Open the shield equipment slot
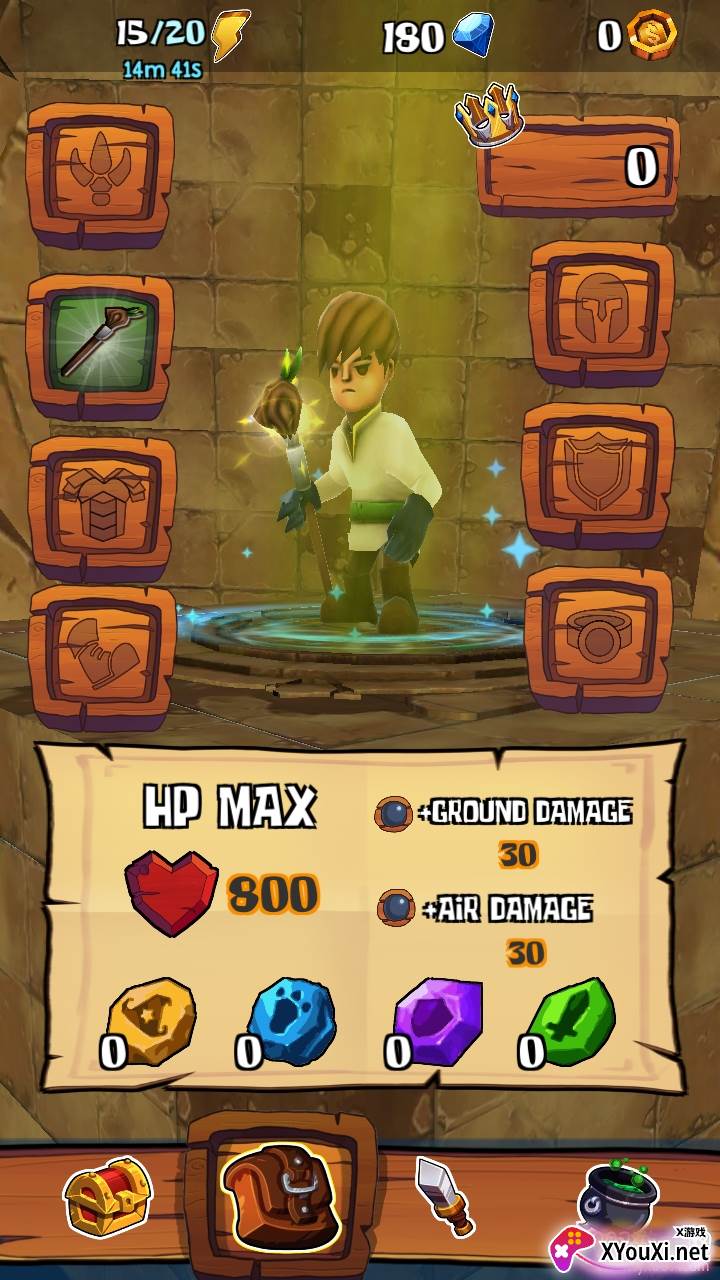Viewport: 720px width, 1280px height. point(598,472)
